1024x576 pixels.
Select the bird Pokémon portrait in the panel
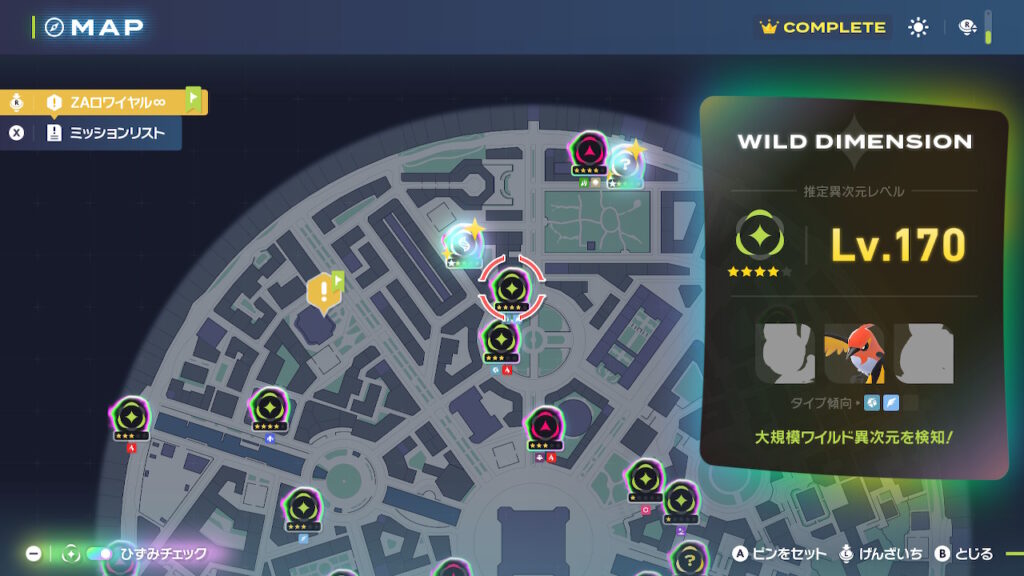point(853,354)
